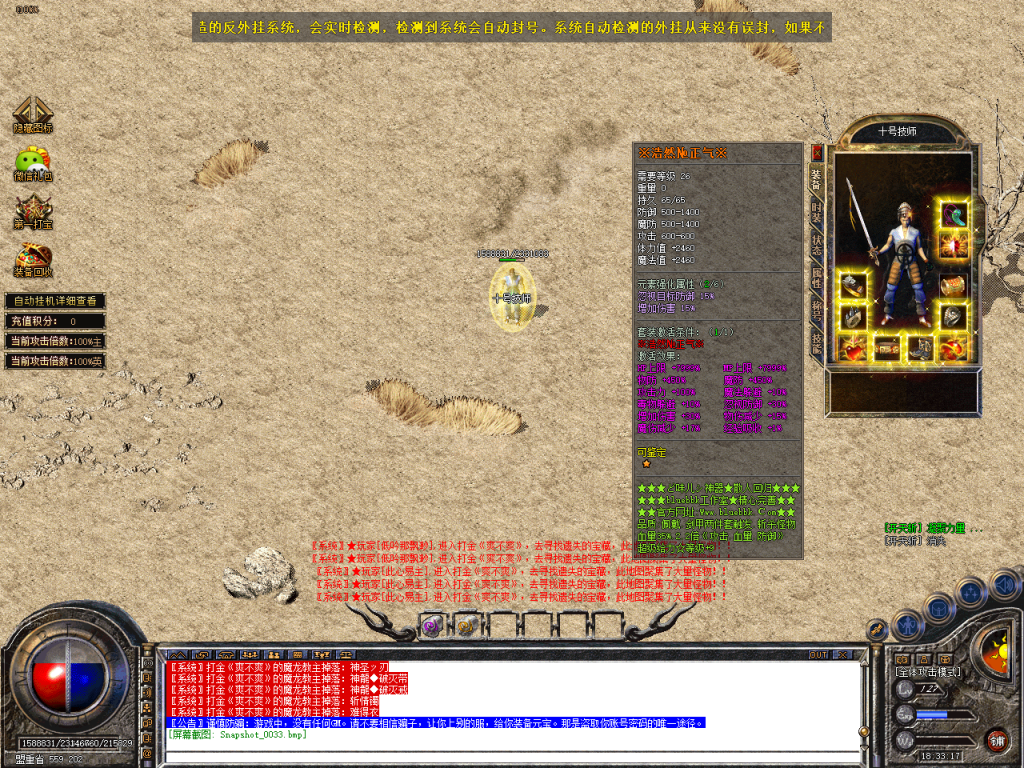Select the 技能 skills tab
This screenshot has width=1024, height=768.
817,342
